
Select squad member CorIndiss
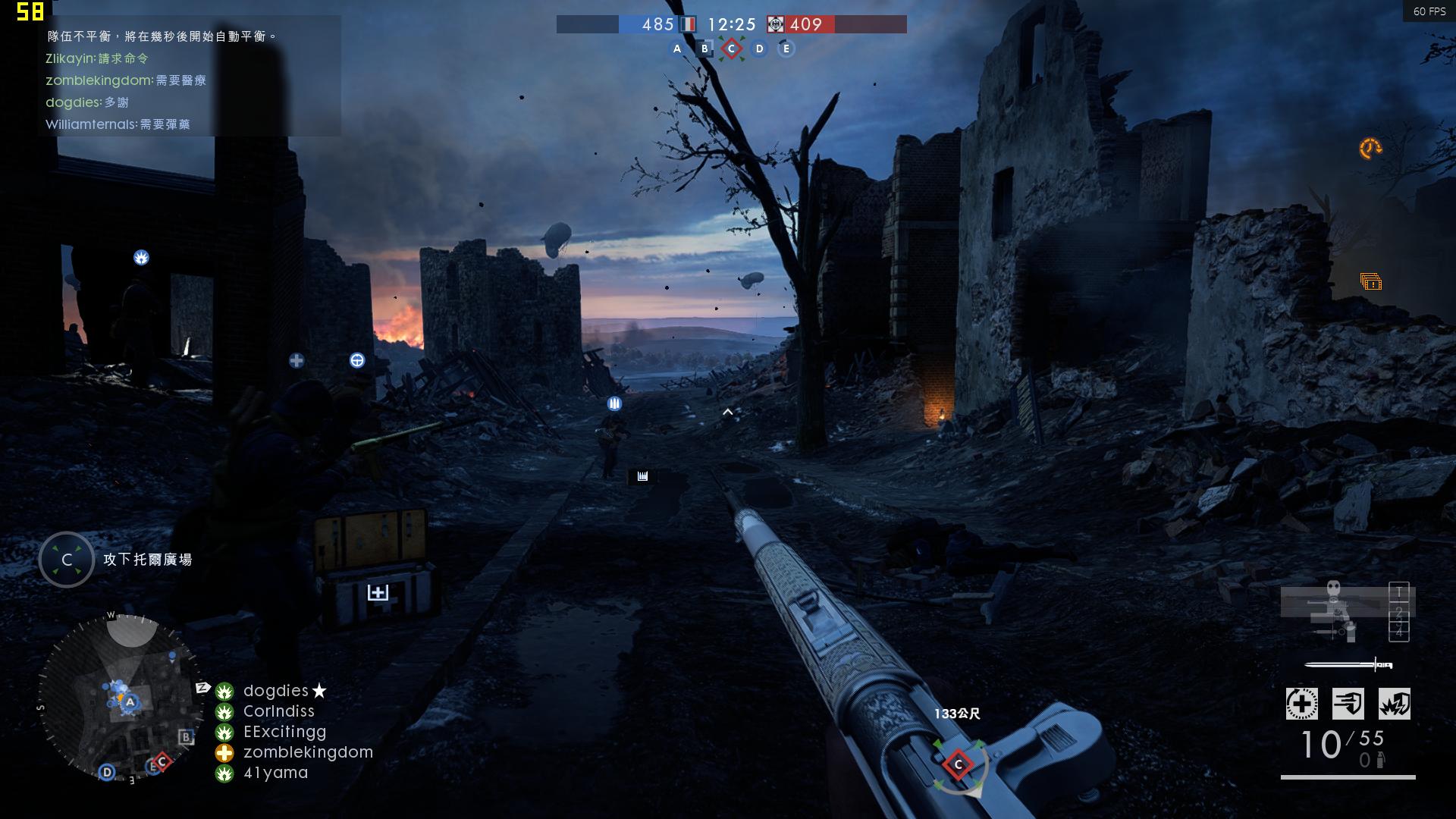[x=278, y=711]
